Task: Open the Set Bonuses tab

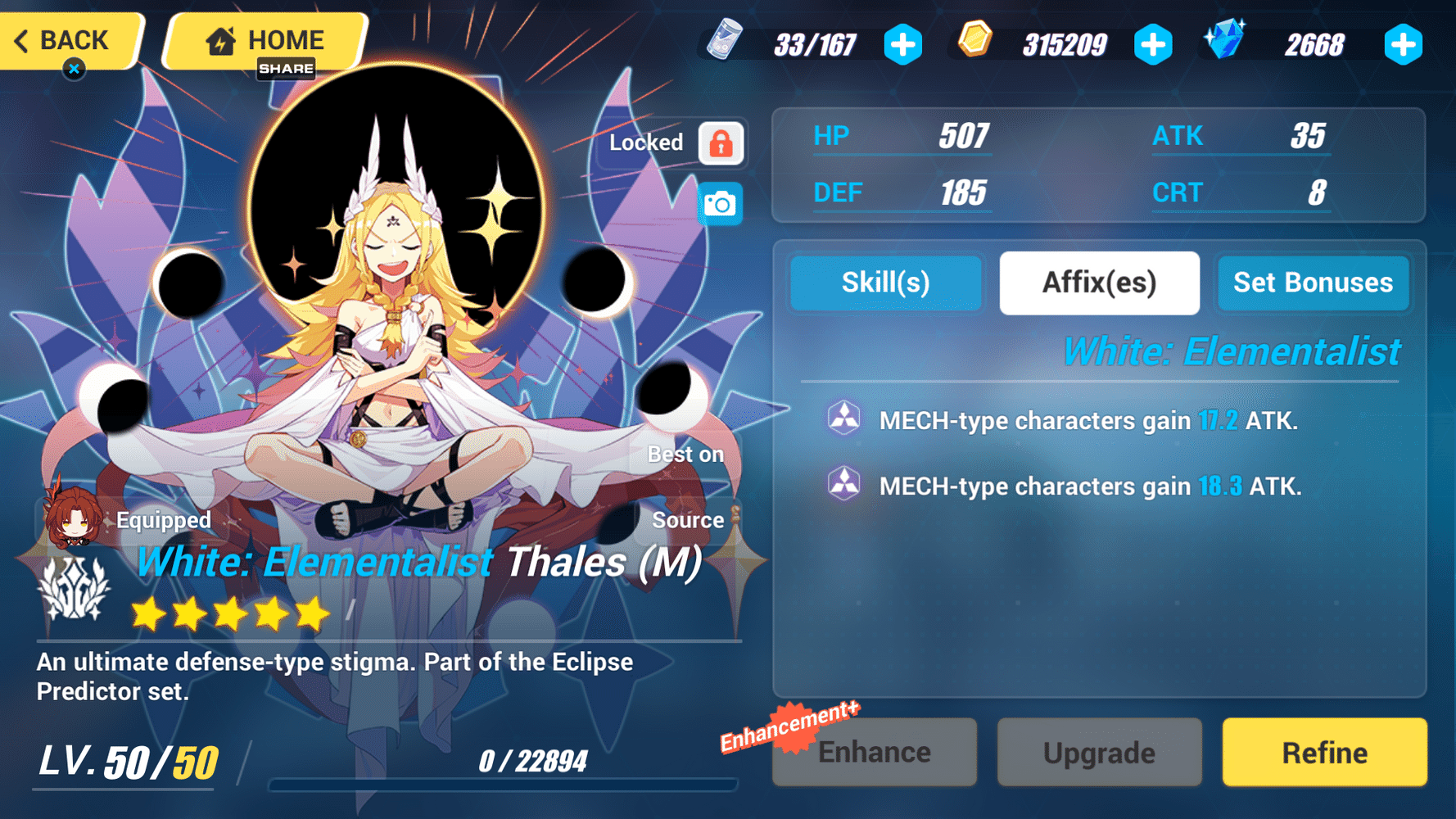Action: (x=1314, y=283)
